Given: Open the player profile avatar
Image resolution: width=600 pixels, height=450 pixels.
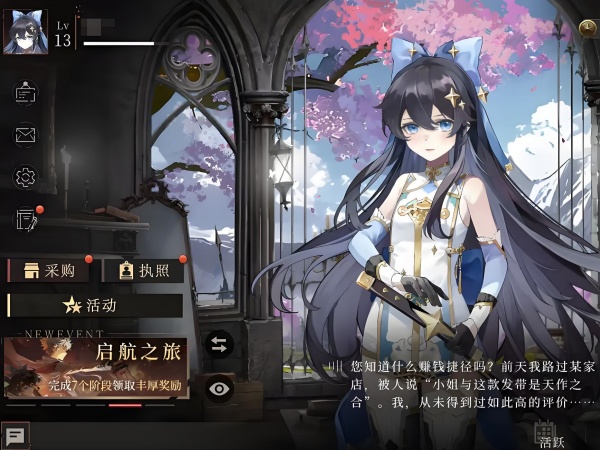Looking at the screenshot, I should (26, 32).
